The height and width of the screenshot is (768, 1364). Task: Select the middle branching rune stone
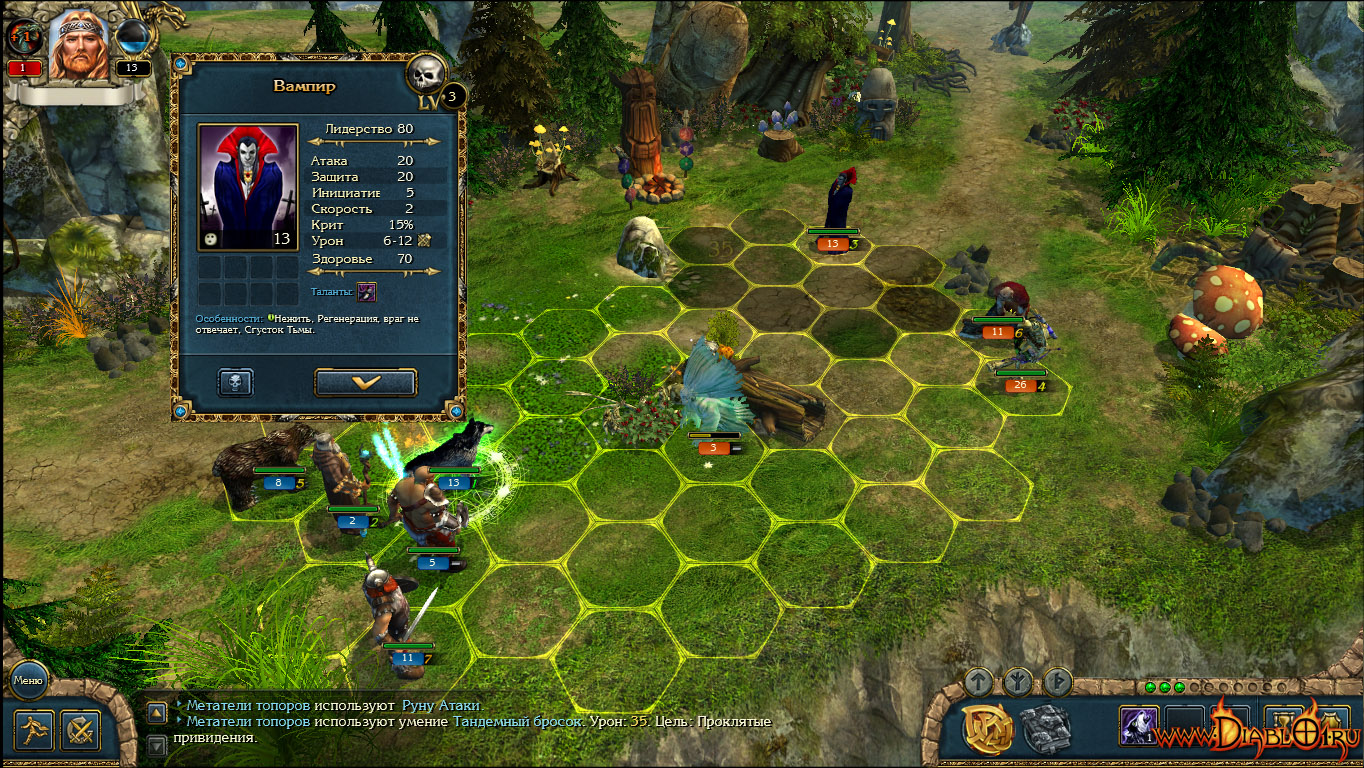coord(1018,682)
